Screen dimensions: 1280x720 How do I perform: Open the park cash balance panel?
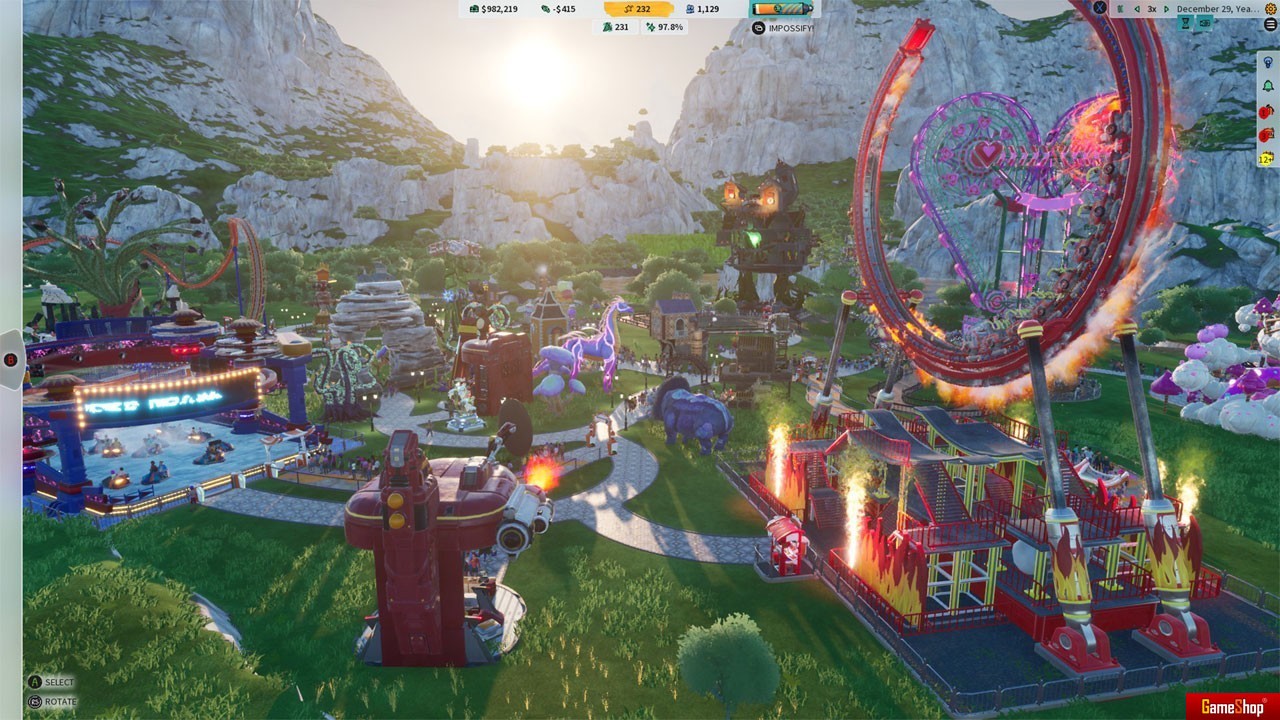coord(493,9)
